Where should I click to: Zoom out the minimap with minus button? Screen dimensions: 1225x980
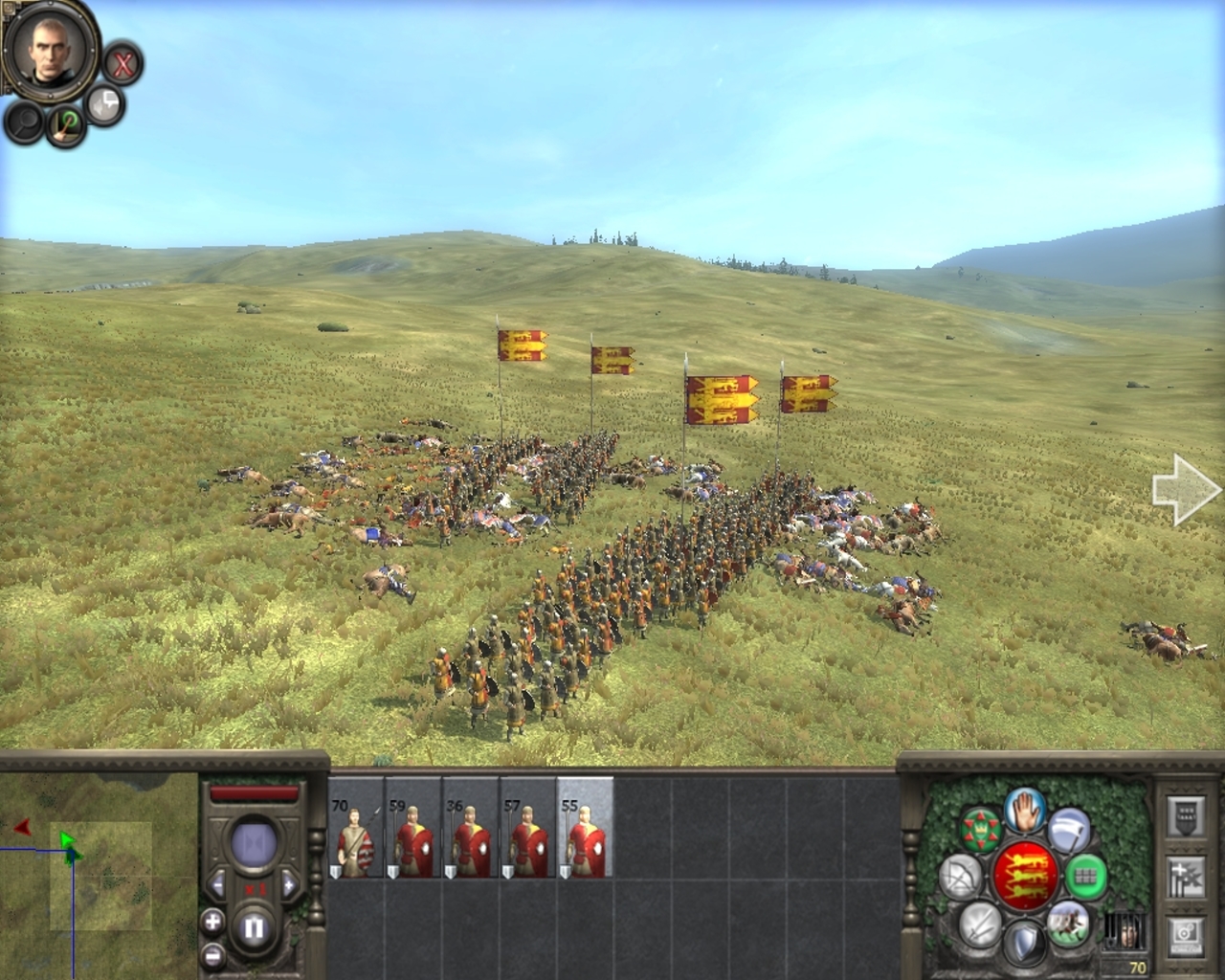tap(212, 955)
